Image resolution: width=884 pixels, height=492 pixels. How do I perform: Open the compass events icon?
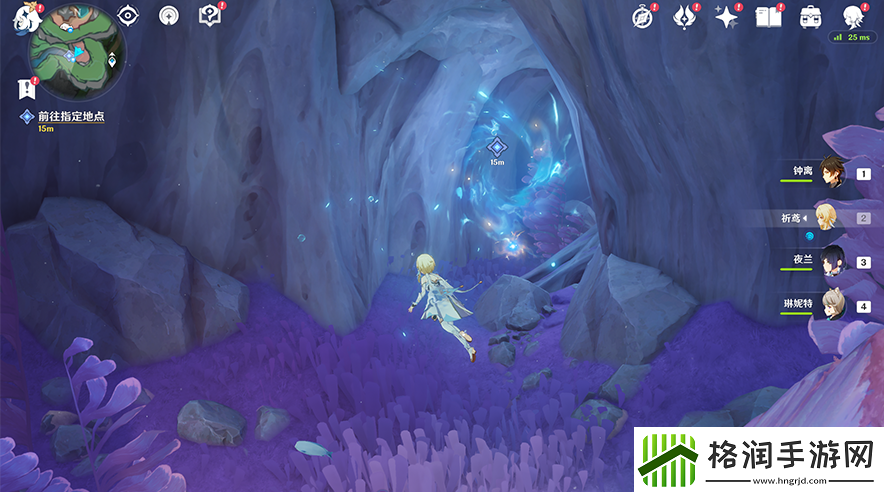pos(643,16)
